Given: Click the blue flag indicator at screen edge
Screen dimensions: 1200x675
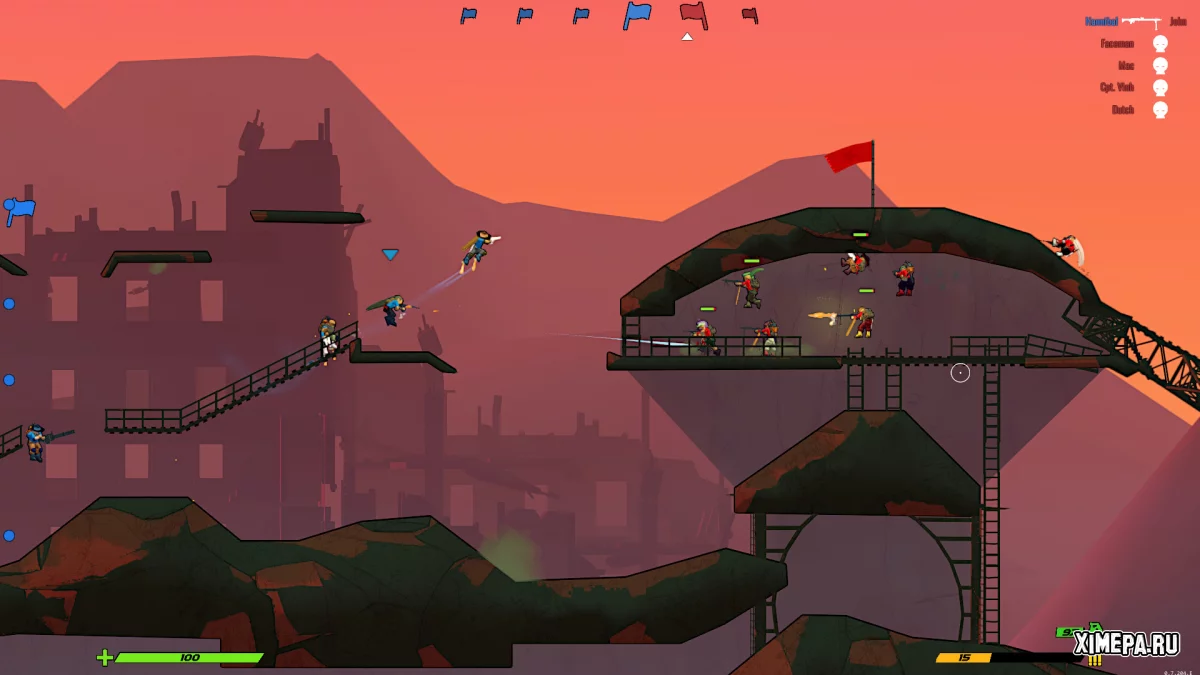Looking at the screenshot, I should coord(20,210).
